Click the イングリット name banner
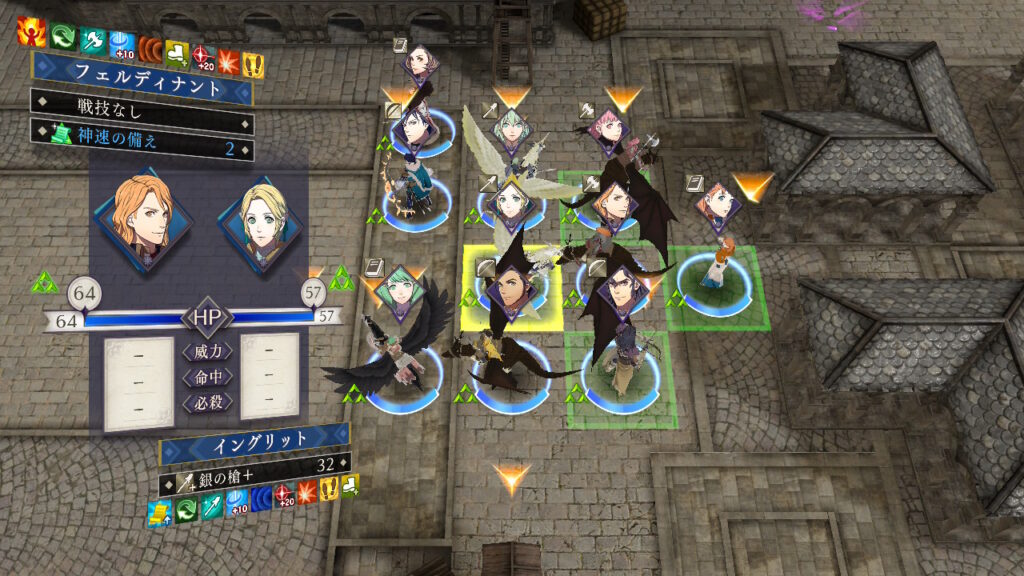1024x576 pixels. click(255, 439)
